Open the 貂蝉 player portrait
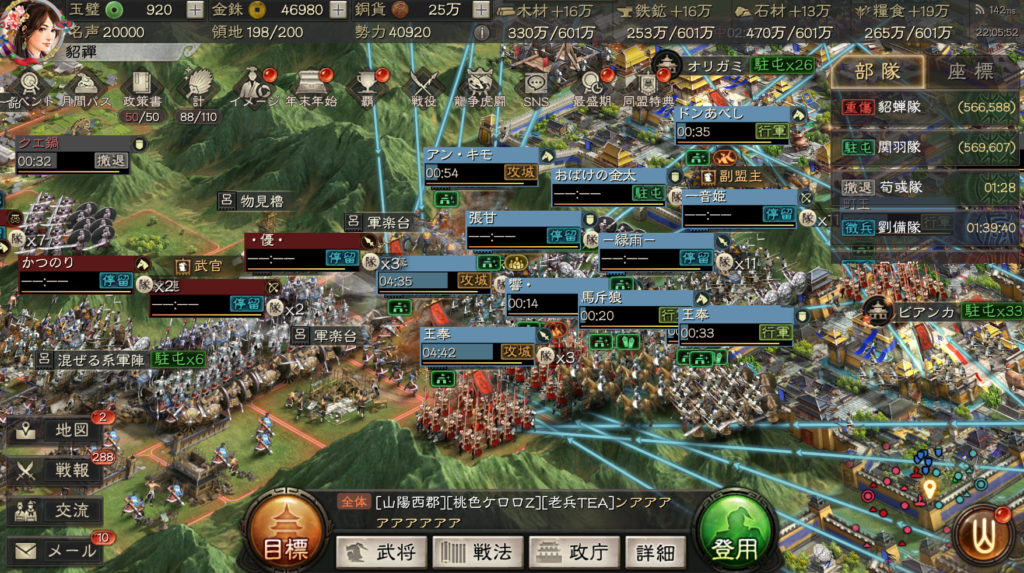1024x573 pixels. pyautogui.click(x=33, y=28)
